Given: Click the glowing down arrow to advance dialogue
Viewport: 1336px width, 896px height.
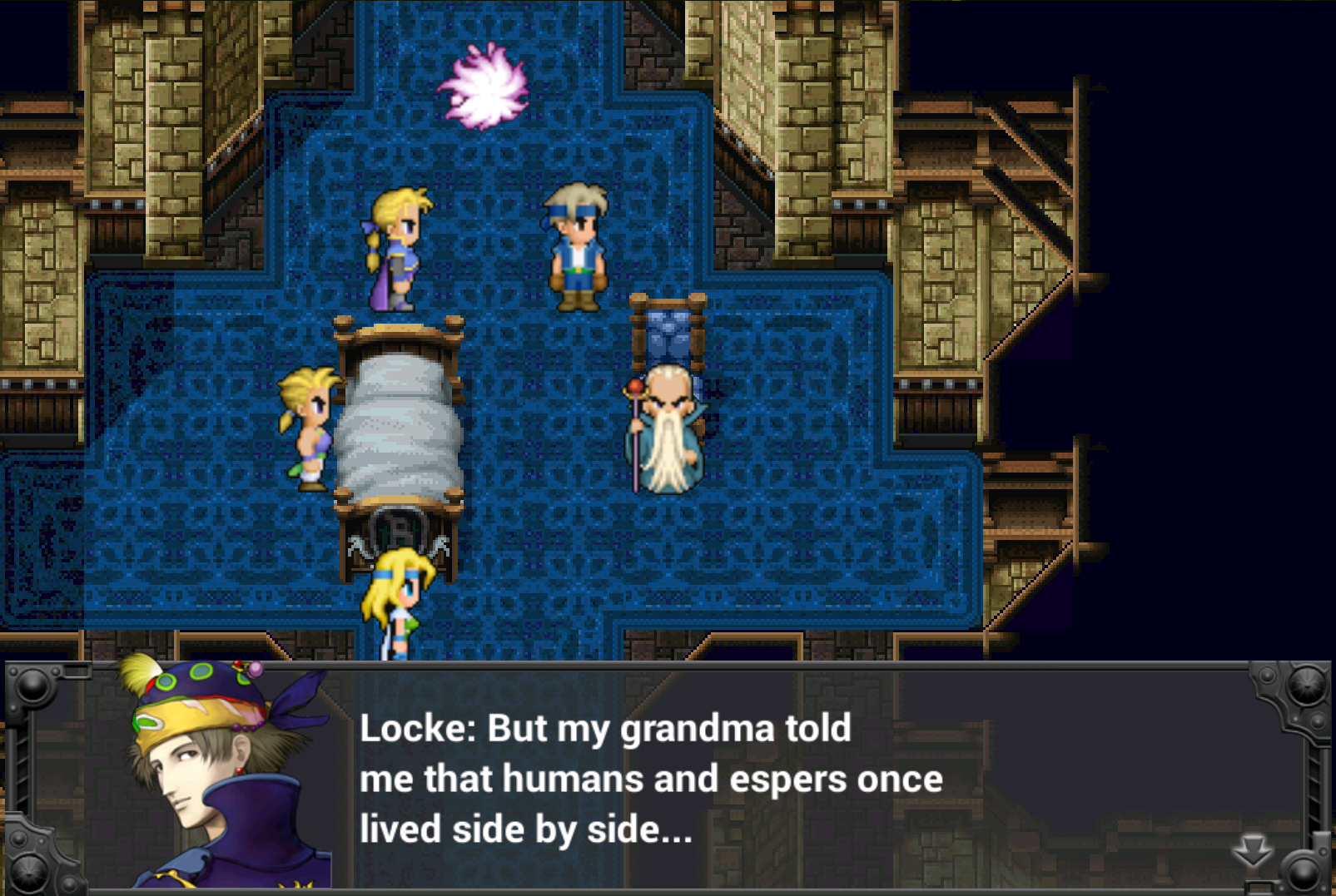Looking at the screenshot, I should pos(1252,852).
